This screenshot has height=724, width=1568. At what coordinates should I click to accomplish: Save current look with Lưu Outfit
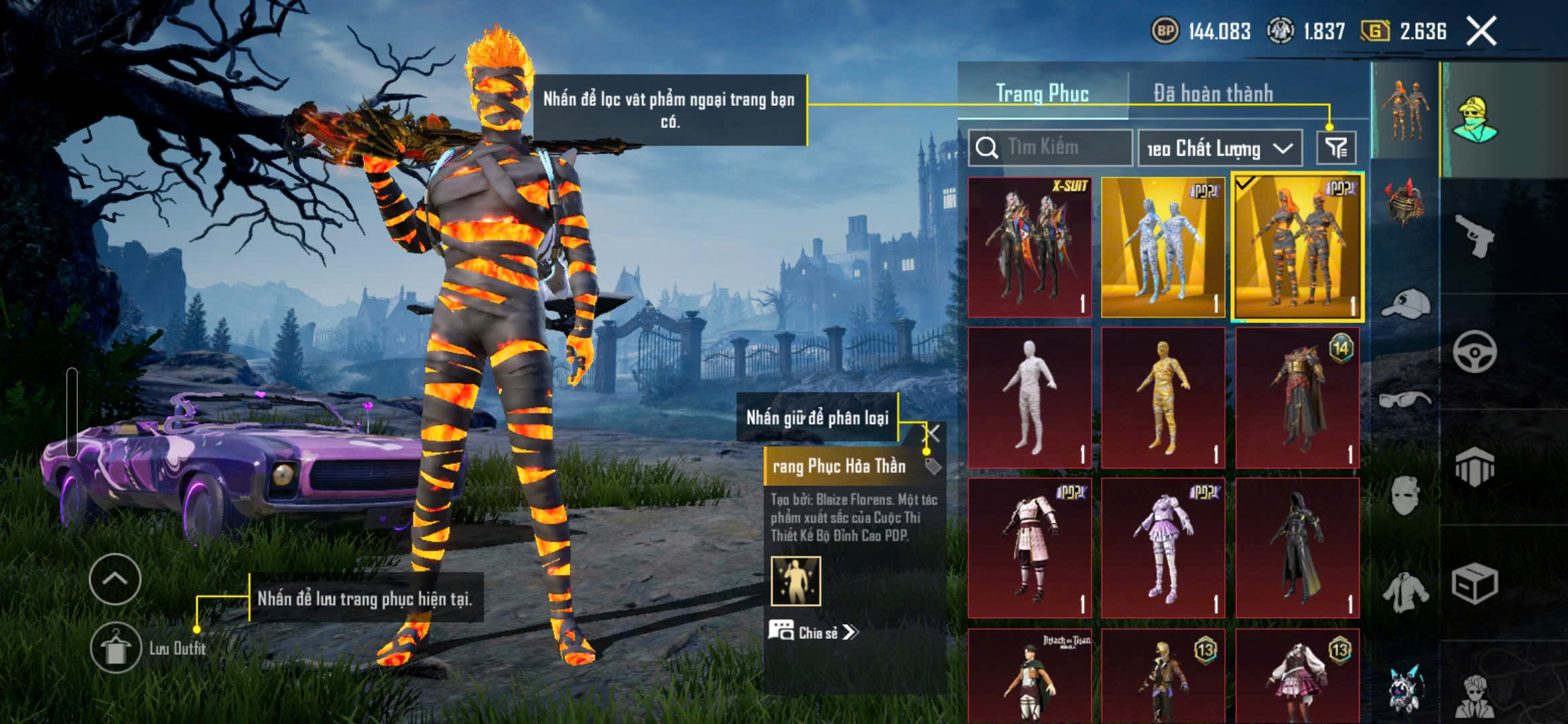tap(115, 648)
